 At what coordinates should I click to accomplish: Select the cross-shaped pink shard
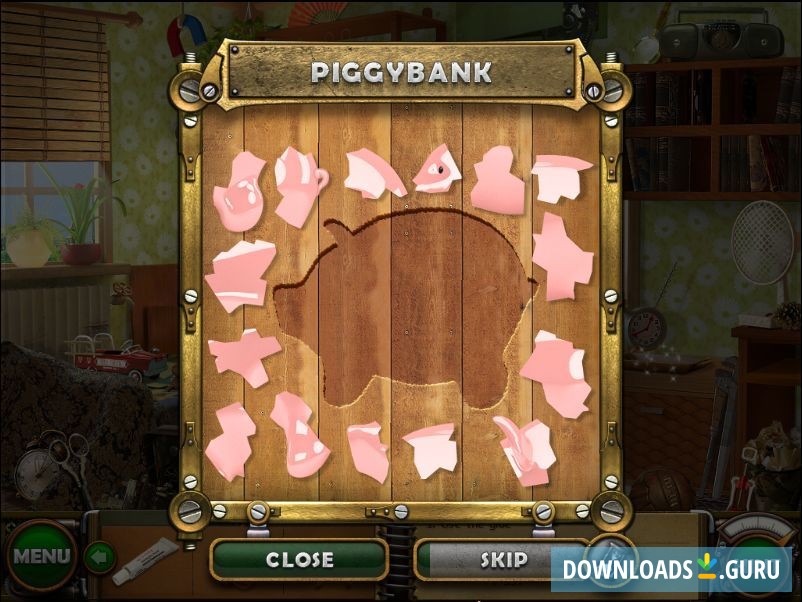(243, 355)
